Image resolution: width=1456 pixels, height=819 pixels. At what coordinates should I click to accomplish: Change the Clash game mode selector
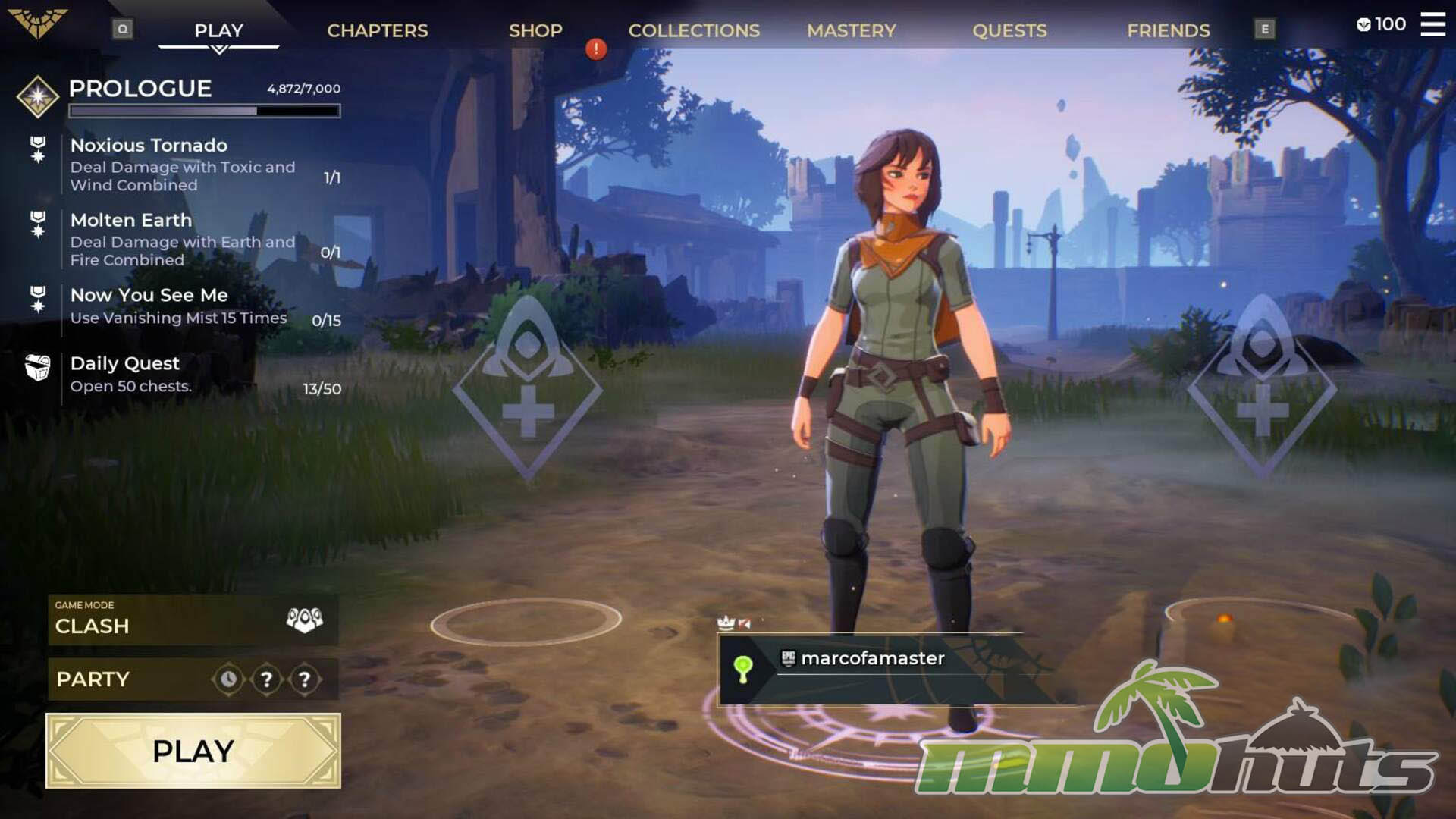(x=193, y=620)
